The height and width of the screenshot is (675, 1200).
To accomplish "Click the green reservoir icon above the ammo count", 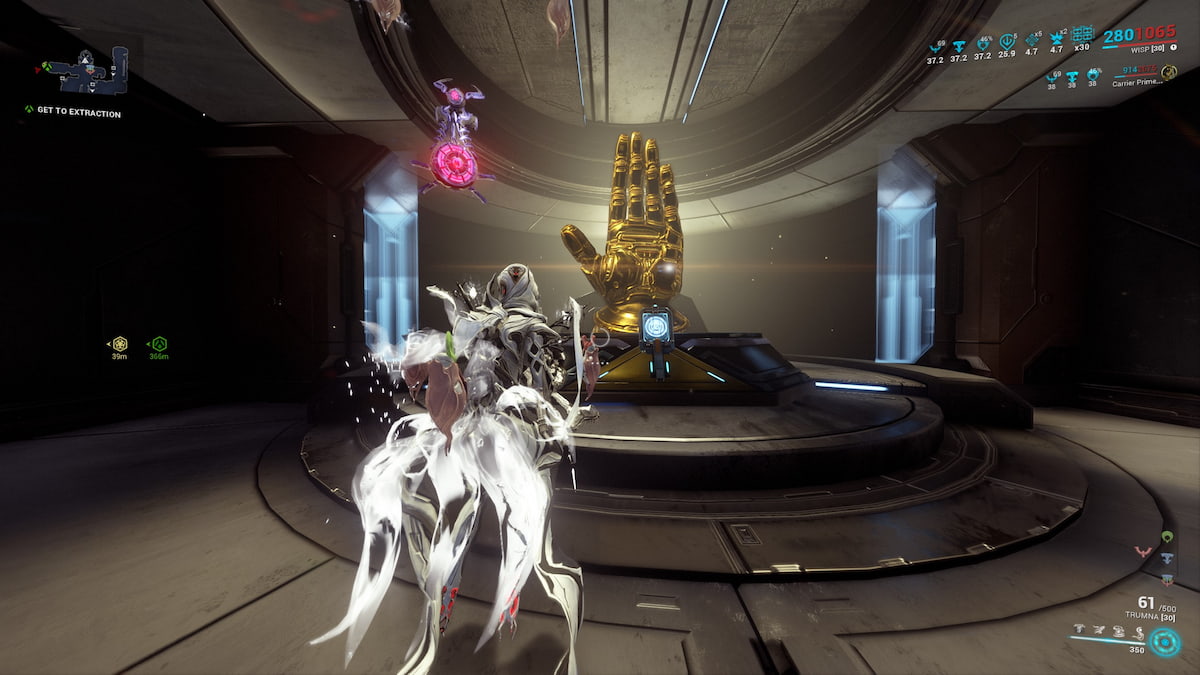I will [x=1167, y=536].
